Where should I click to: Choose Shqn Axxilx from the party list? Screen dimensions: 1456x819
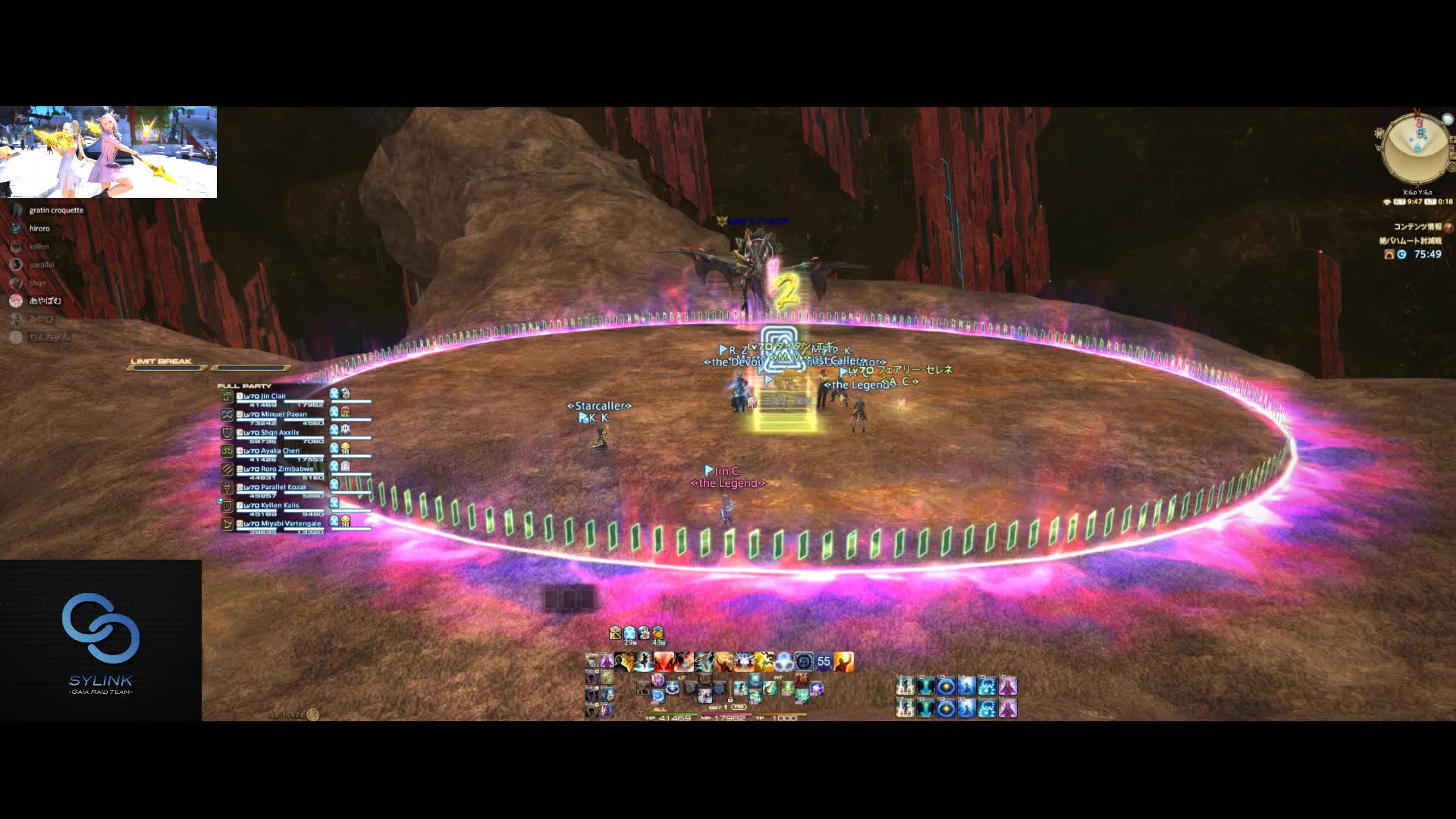[271, 433]
